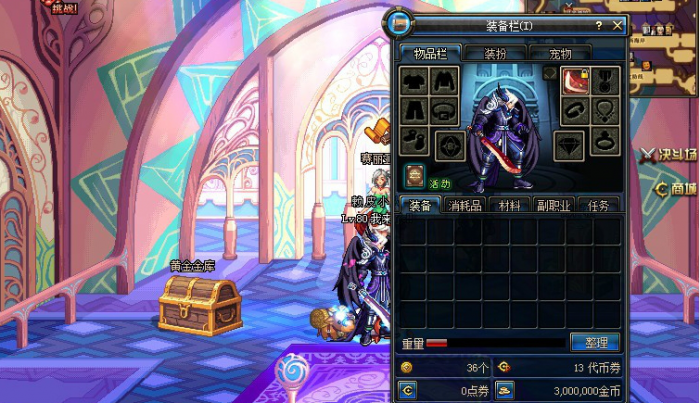Image resolution: width=700 pixels, height=403 pixels.
Task: Open the 副职业 inventory tab
Action: (554, 205)
